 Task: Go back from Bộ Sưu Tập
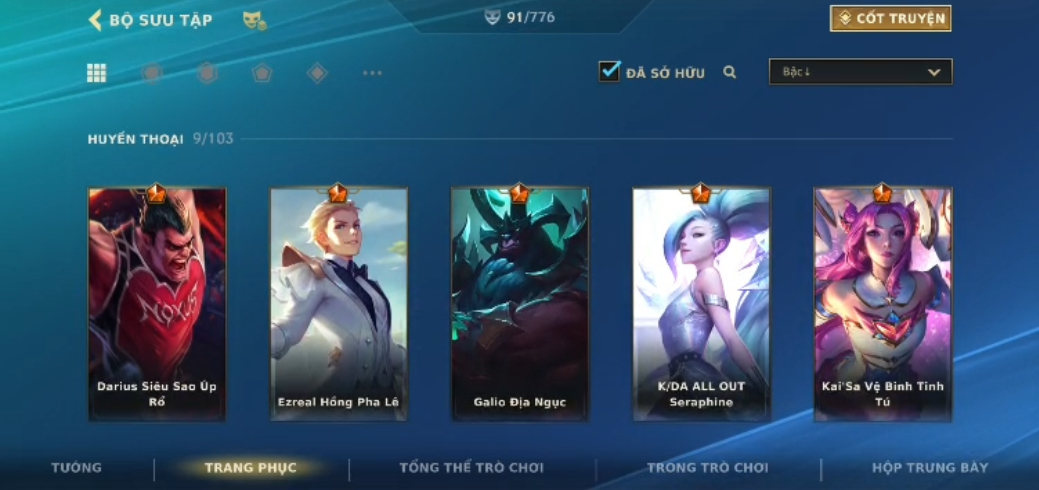(96, 20)
